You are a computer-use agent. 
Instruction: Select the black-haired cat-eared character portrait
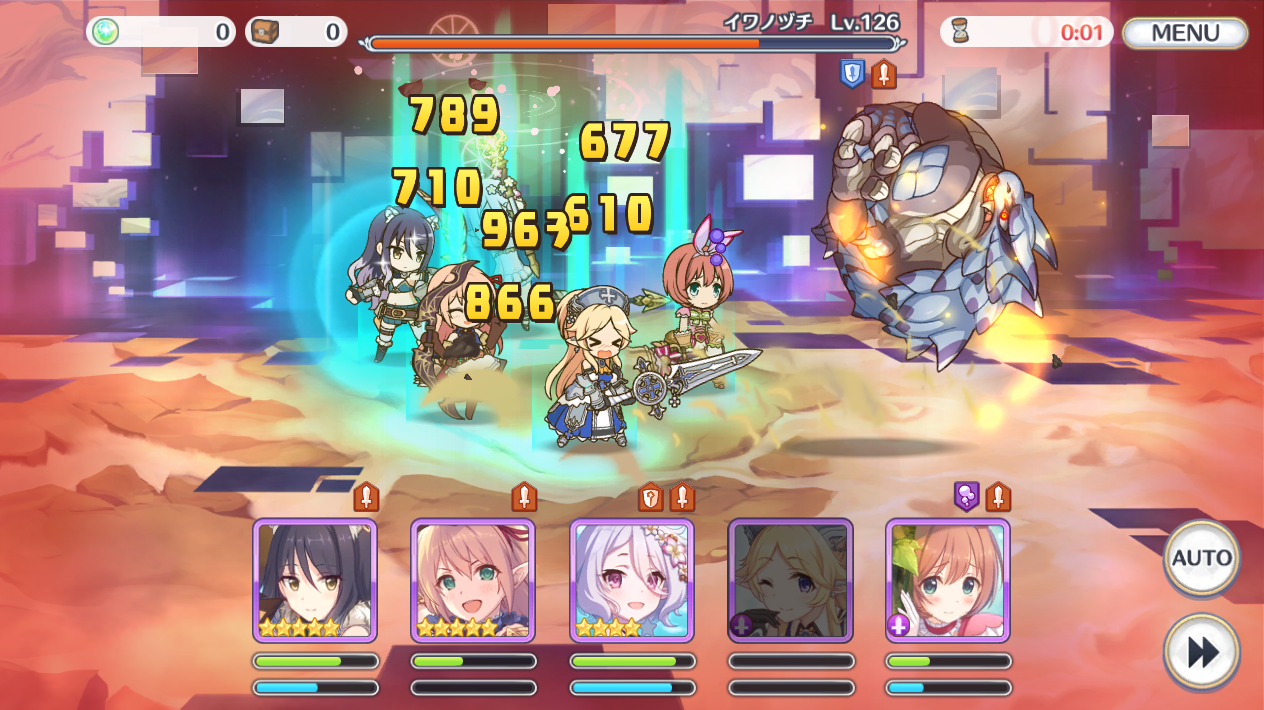315,580
